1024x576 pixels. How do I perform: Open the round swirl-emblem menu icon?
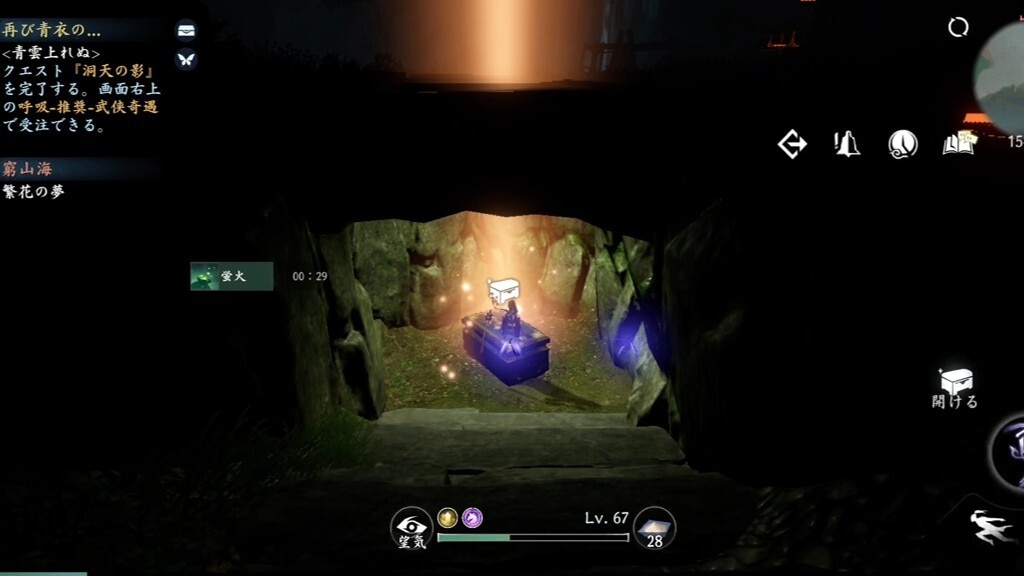(903, 144)
